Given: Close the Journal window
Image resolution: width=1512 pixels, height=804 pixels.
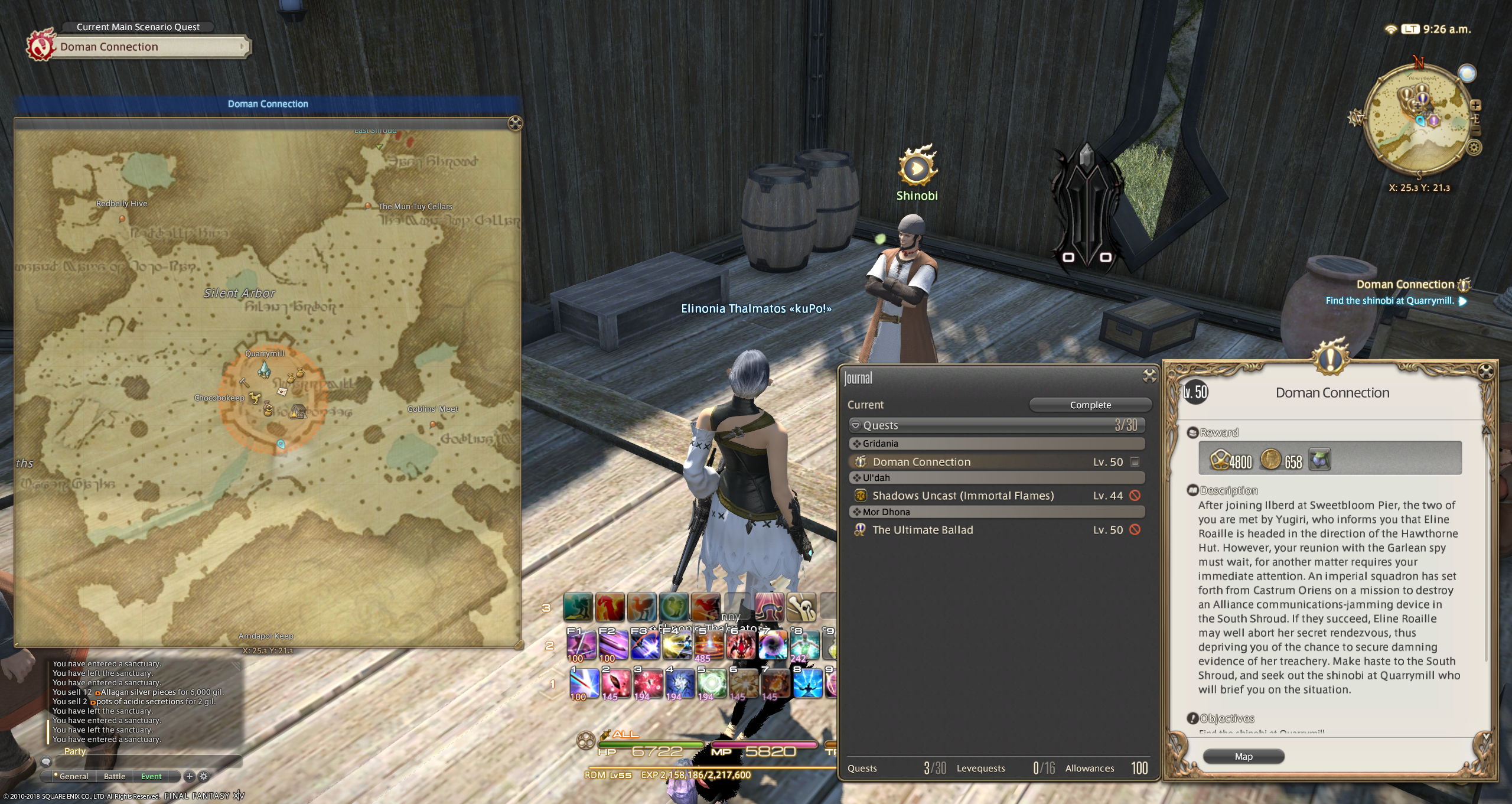Looking at the screenshot, I should coord(1149,376).
